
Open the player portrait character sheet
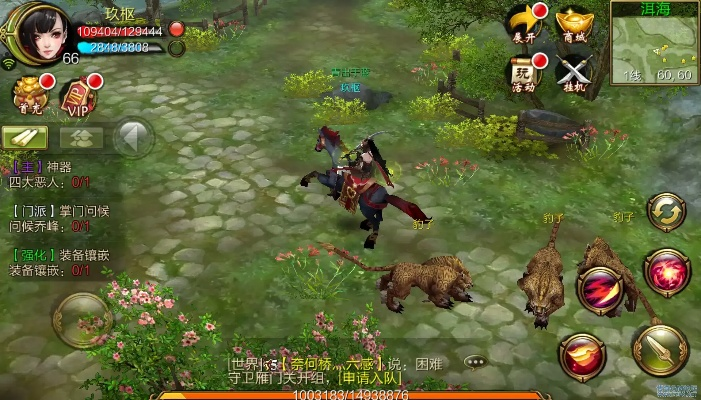[36, 34]
